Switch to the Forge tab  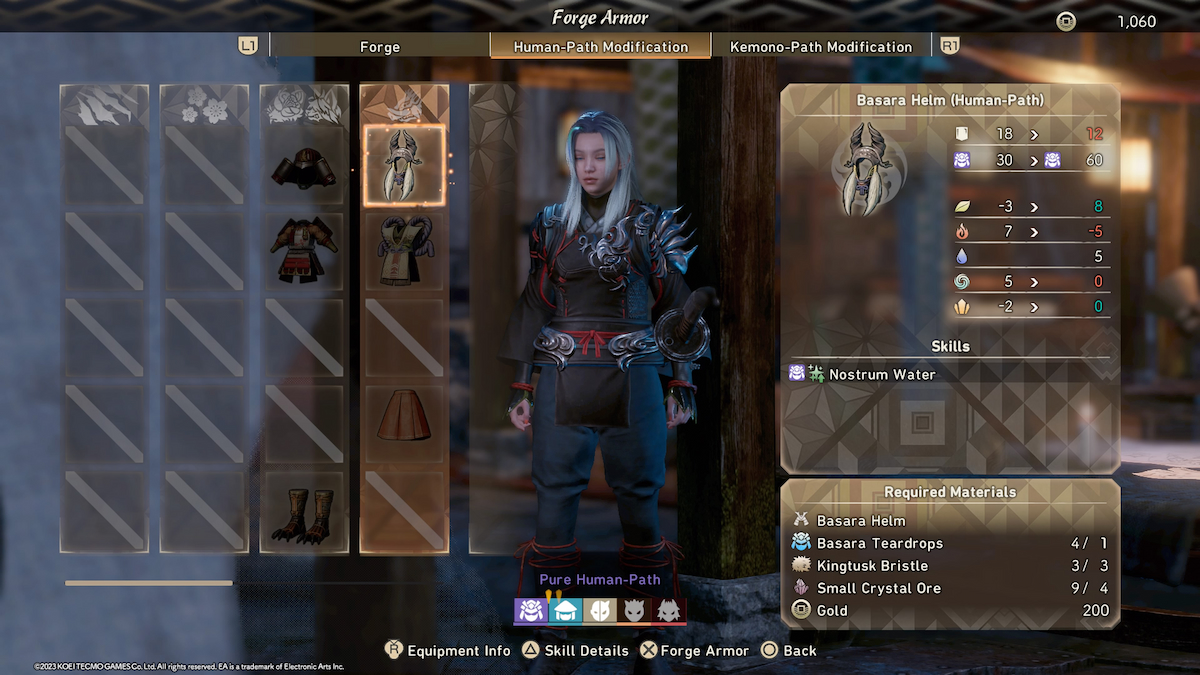[379, 46]
